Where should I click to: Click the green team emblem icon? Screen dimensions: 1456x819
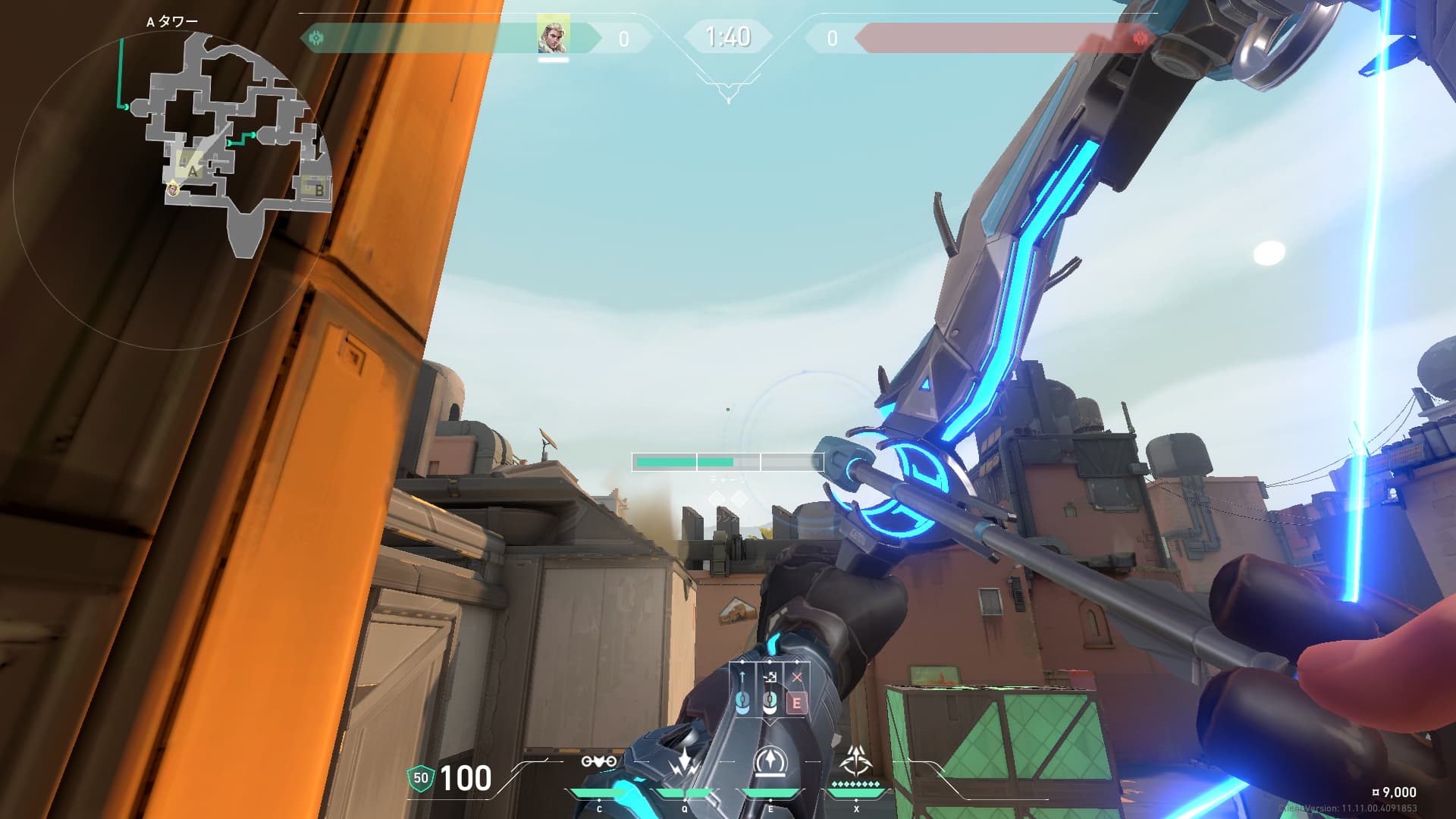click(316, 37)
